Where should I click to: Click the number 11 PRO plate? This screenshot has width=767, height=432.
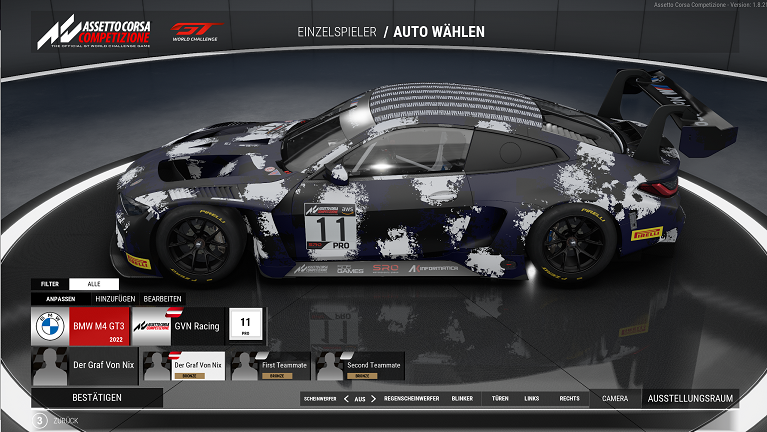[x=246, y=325]
